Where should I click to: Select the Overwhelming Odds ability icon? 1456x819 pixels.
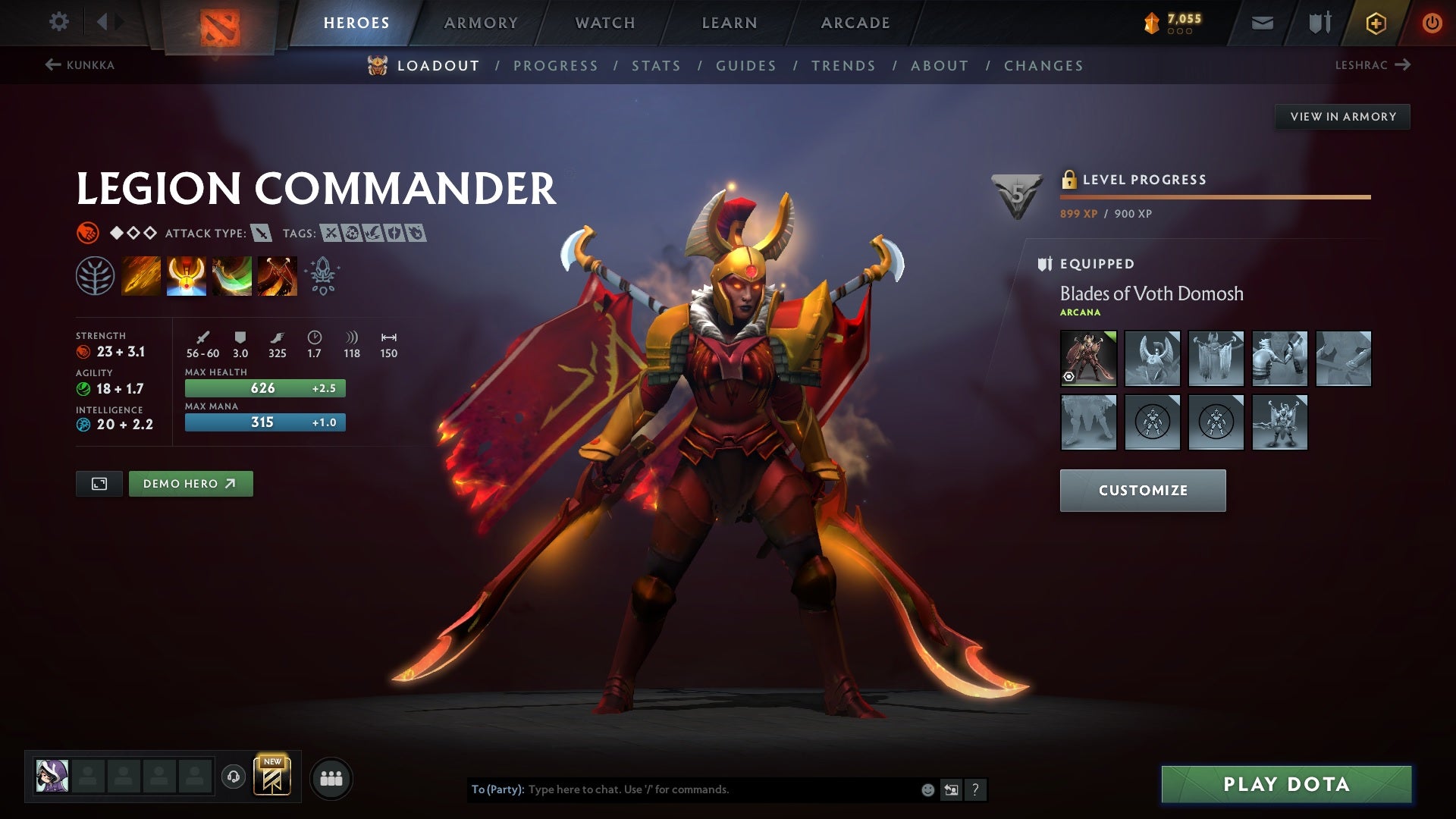pos(141,275)
